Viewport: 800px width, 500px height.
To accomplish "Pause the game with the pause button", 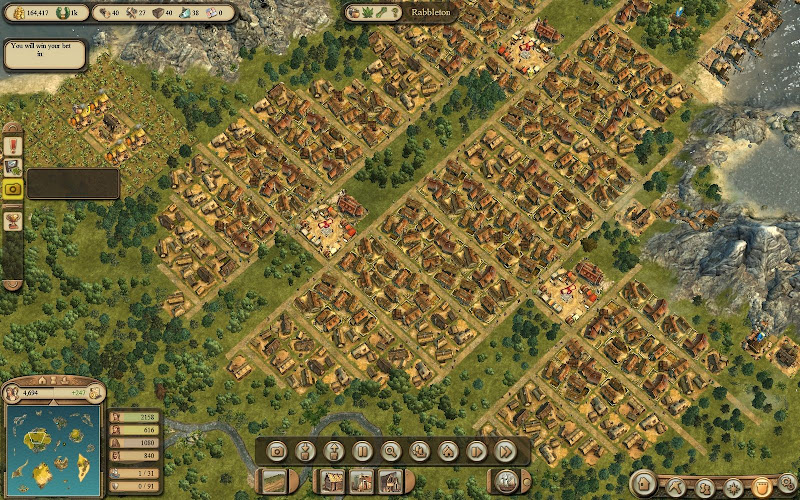I will (362, 451).
